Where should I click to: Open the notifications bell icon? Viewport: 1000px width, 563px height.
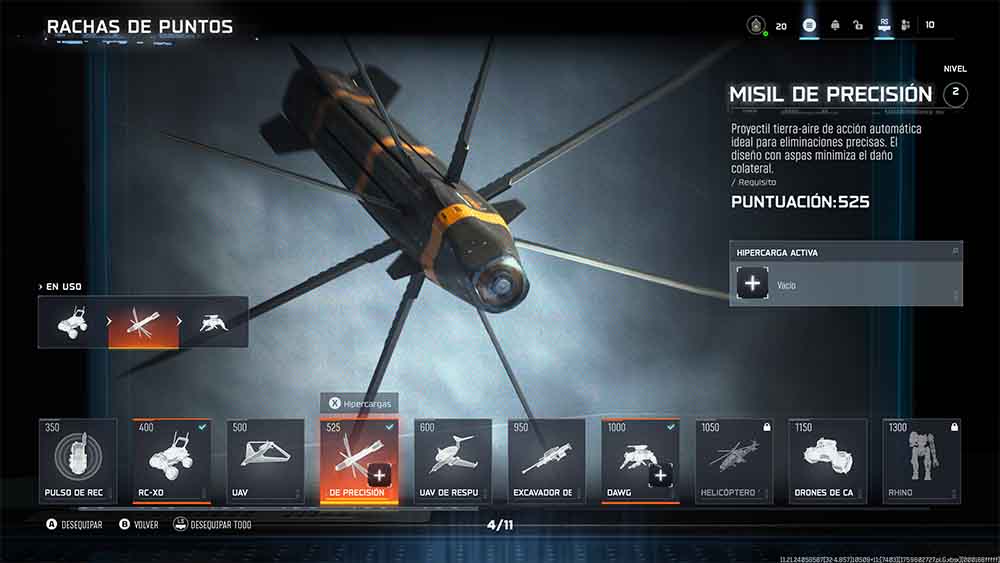[x=835, y=25]
